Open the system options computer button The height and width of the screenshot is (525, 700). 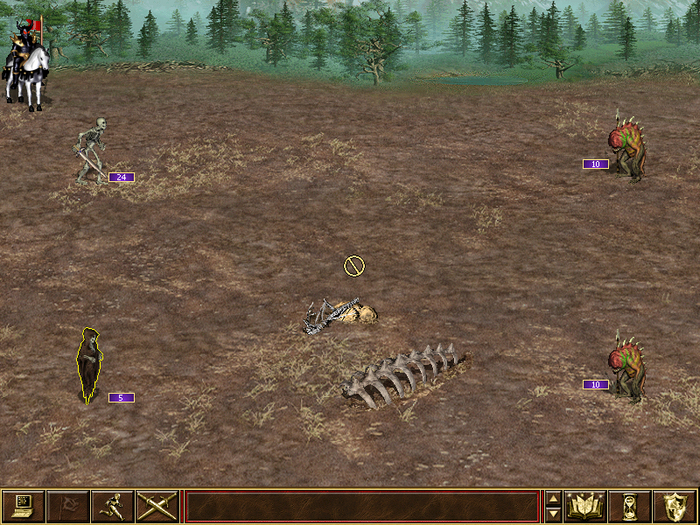click(23, 506)
